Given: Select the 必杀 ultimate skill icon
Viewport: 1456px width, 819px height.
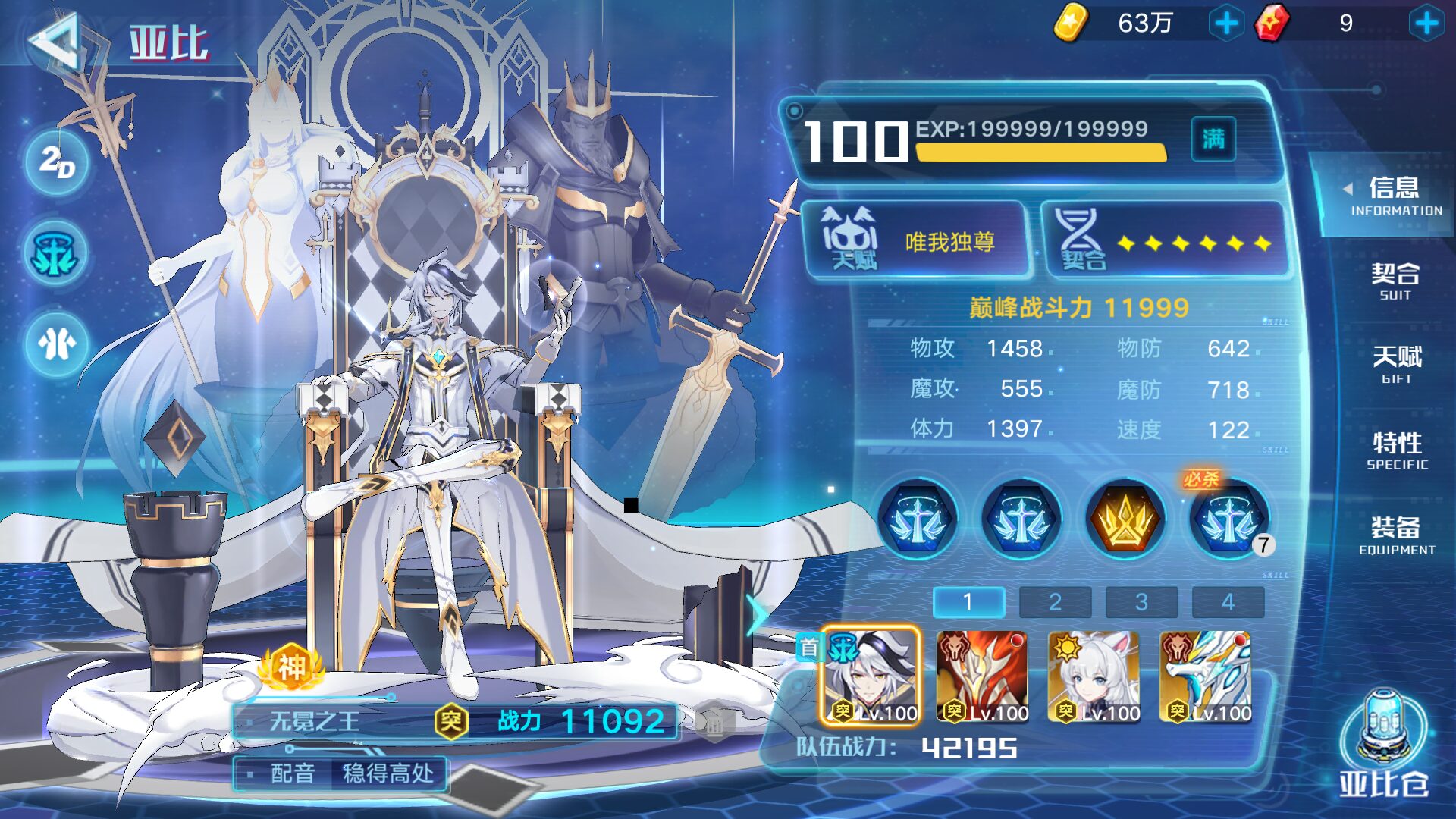Looking at the screenshot, I should (x=1228, y=519).
